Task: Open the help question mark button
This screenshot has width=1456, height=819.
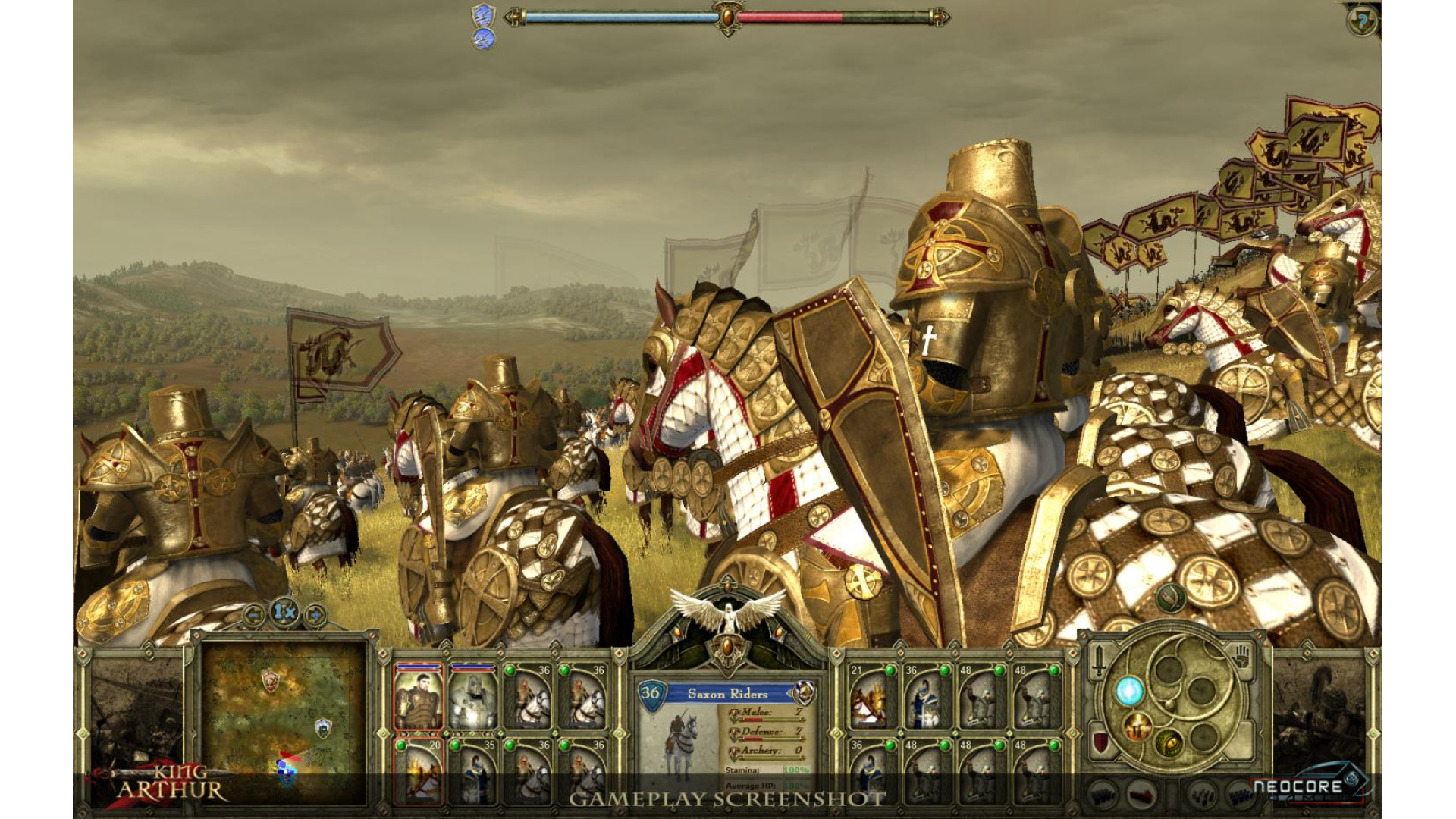Action: click(1362, 22)
